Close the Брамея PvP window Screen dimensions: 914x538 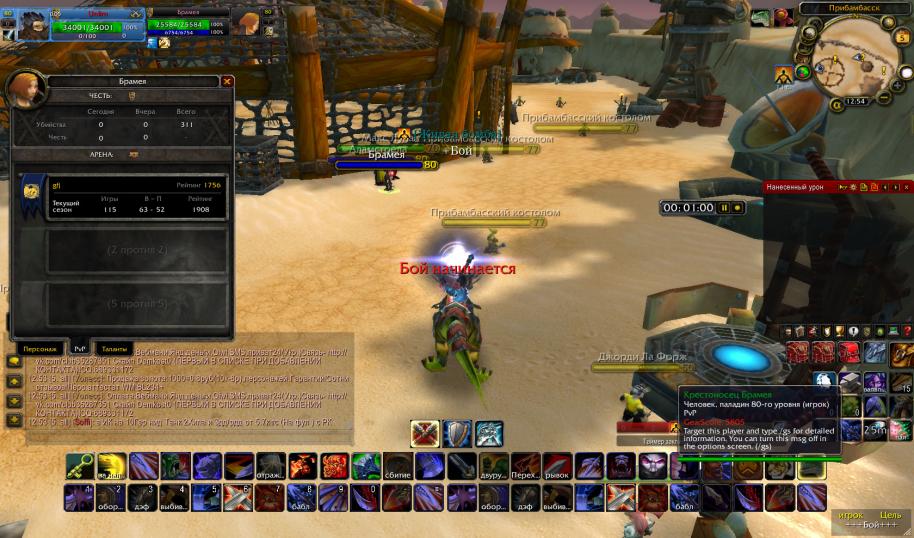point(227,81)
